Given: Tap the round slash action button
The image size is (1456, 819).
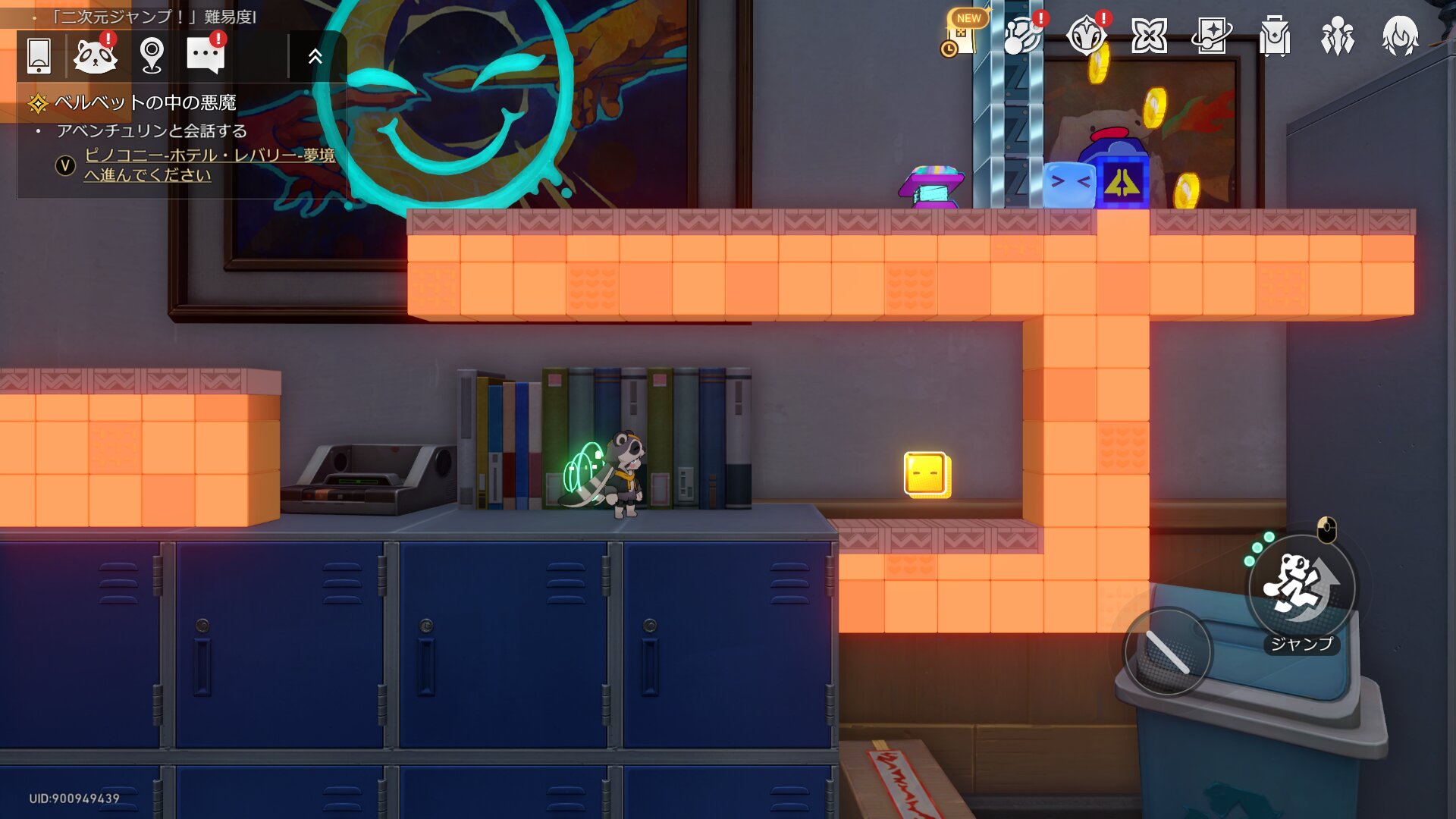Looking at the screenshot, I should [1167, 652].
